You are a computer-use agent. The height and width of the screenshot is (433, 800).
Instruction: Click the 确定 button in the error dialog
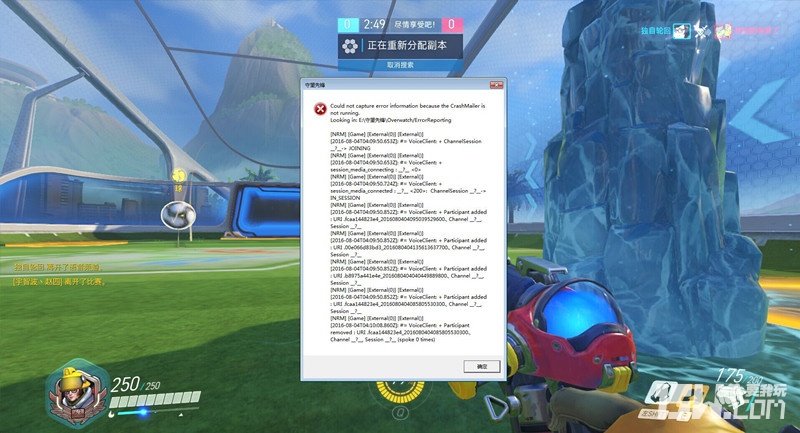click(x=481, y=367)
